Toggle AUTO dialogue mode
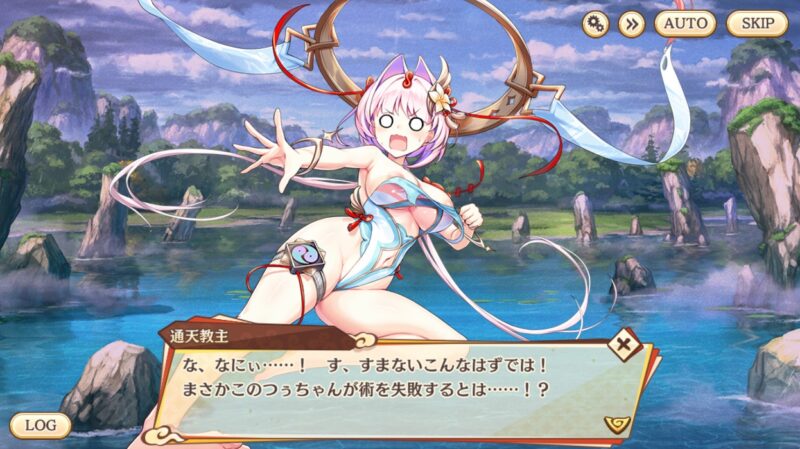Viewport: 800px width, 449px height. [x=685, y=23]
